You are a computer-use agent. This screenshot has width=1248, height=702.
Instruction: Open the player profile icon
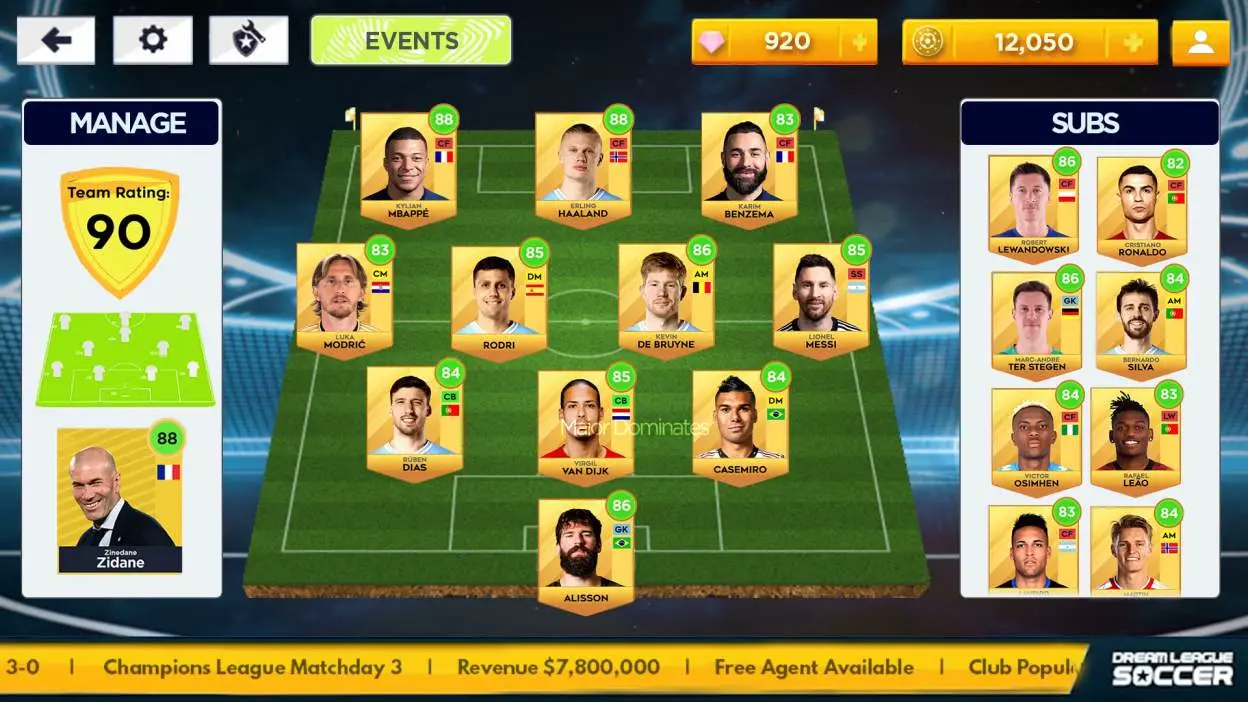pyautogui.click(x=1200, y=42)
